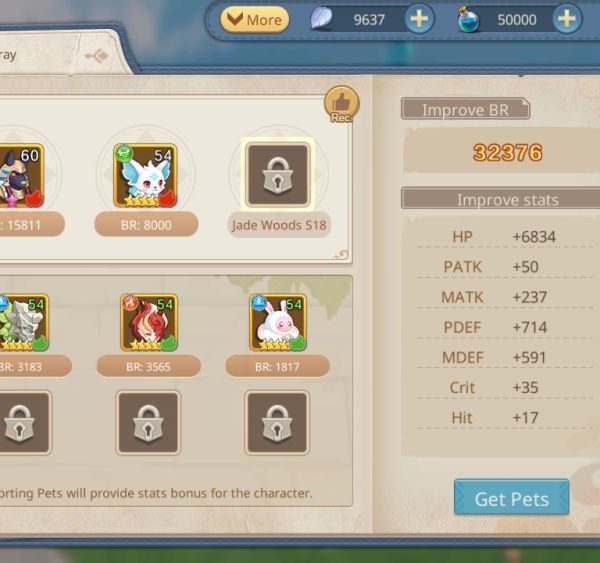Image resolution: width=600 pixels, height=563 pixels.
Task: Add more feather currency with plus button
Action: point(419,19)
